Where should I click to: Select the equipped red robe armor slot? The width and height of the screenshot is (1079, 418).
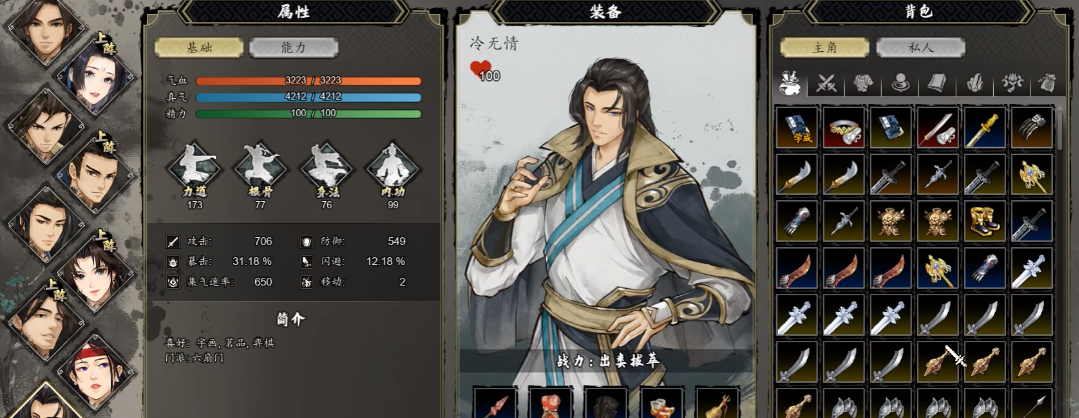551,404
